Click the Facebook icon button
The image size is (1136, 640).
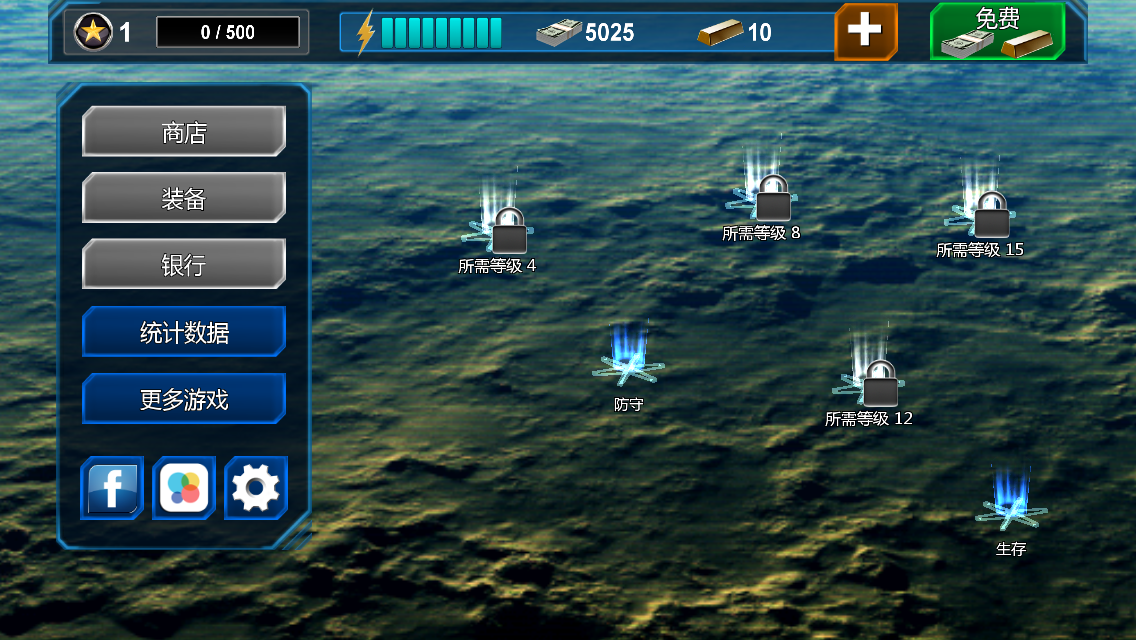click(x=112, y=488)
